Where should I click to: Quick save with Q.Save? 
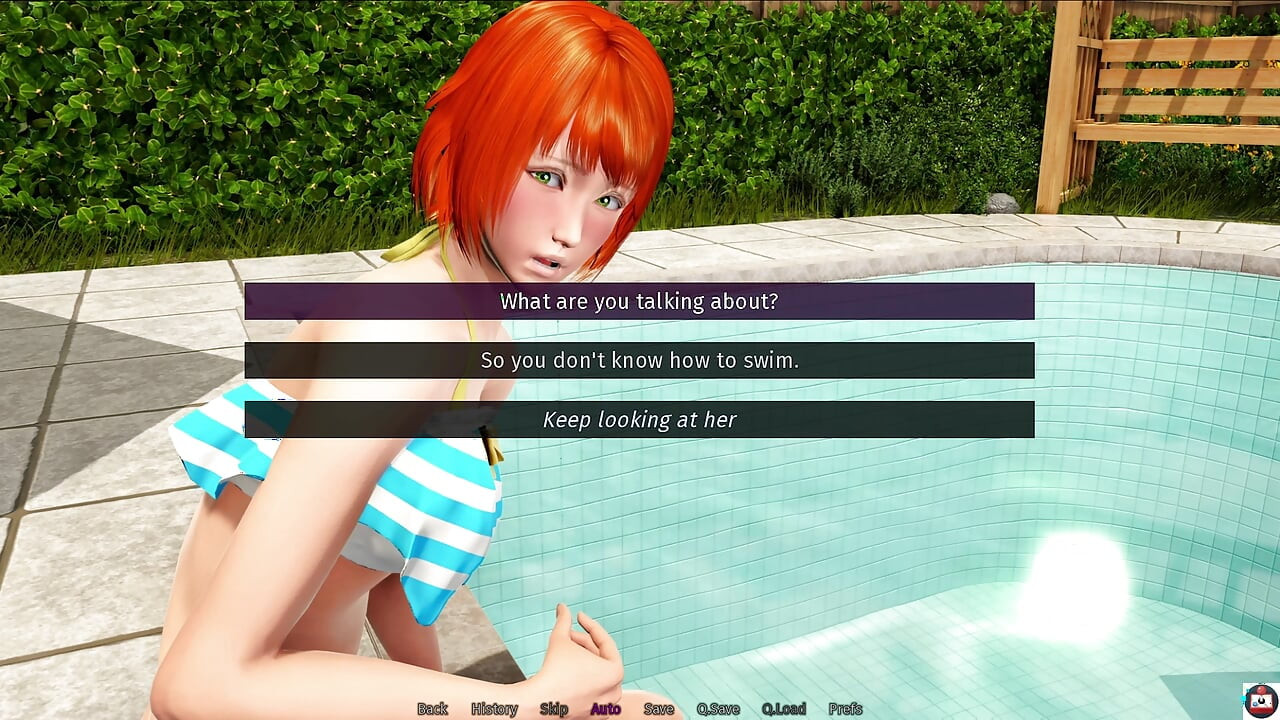tap(718, 709)
